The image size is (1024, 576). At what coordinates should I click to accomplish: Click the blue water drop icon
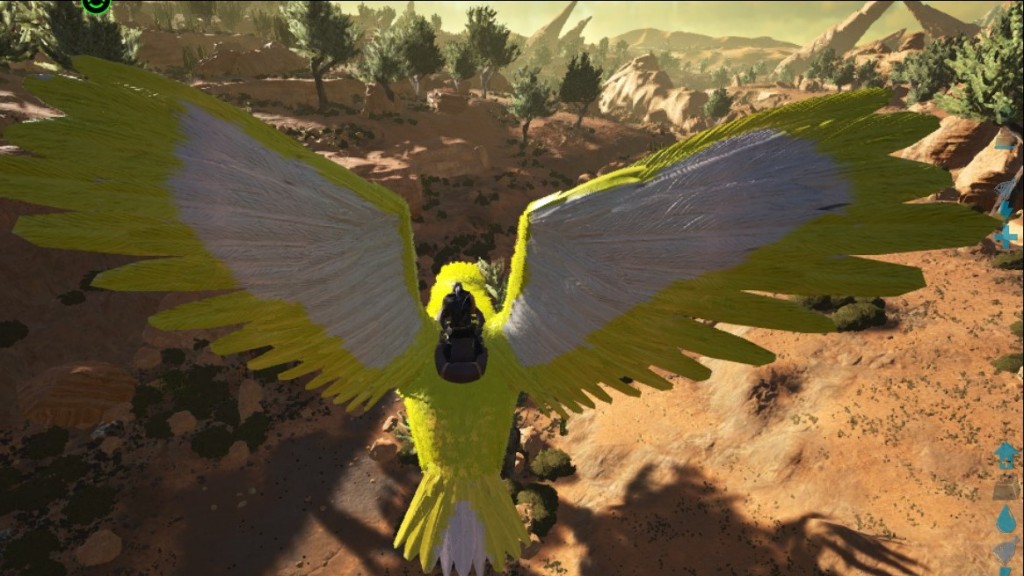[x=1006, y=520]
